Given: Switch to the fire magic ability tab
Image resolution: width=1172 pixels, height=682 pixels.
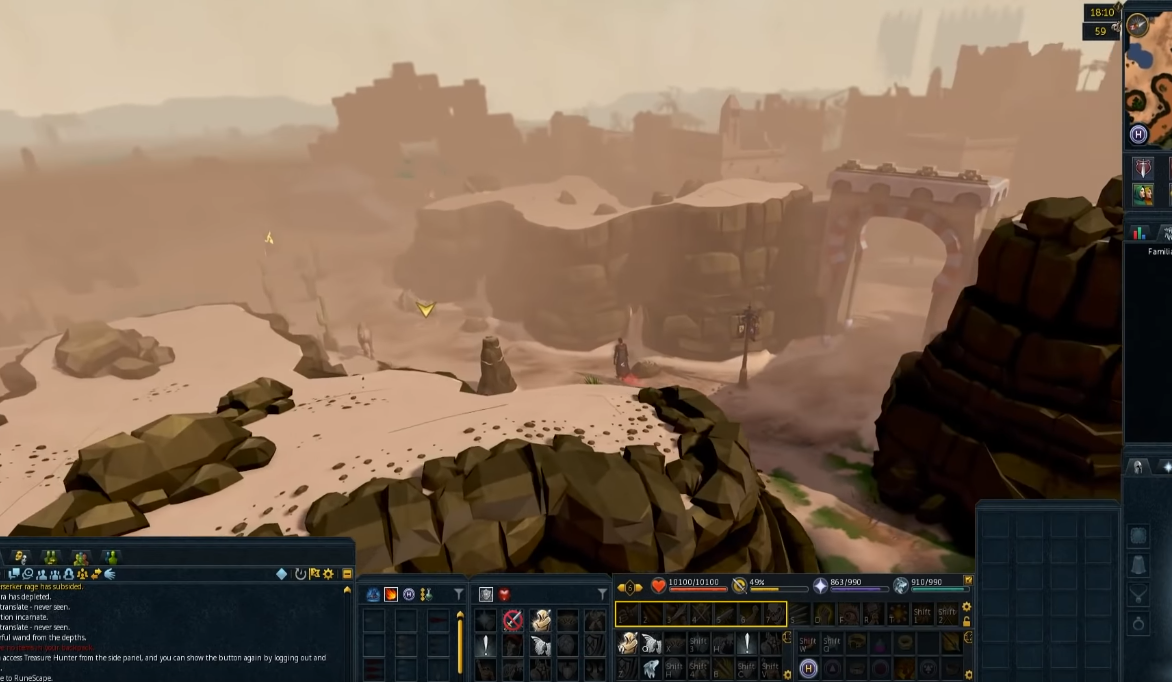Looking at the screenshot, I should [x=391, y=594].
